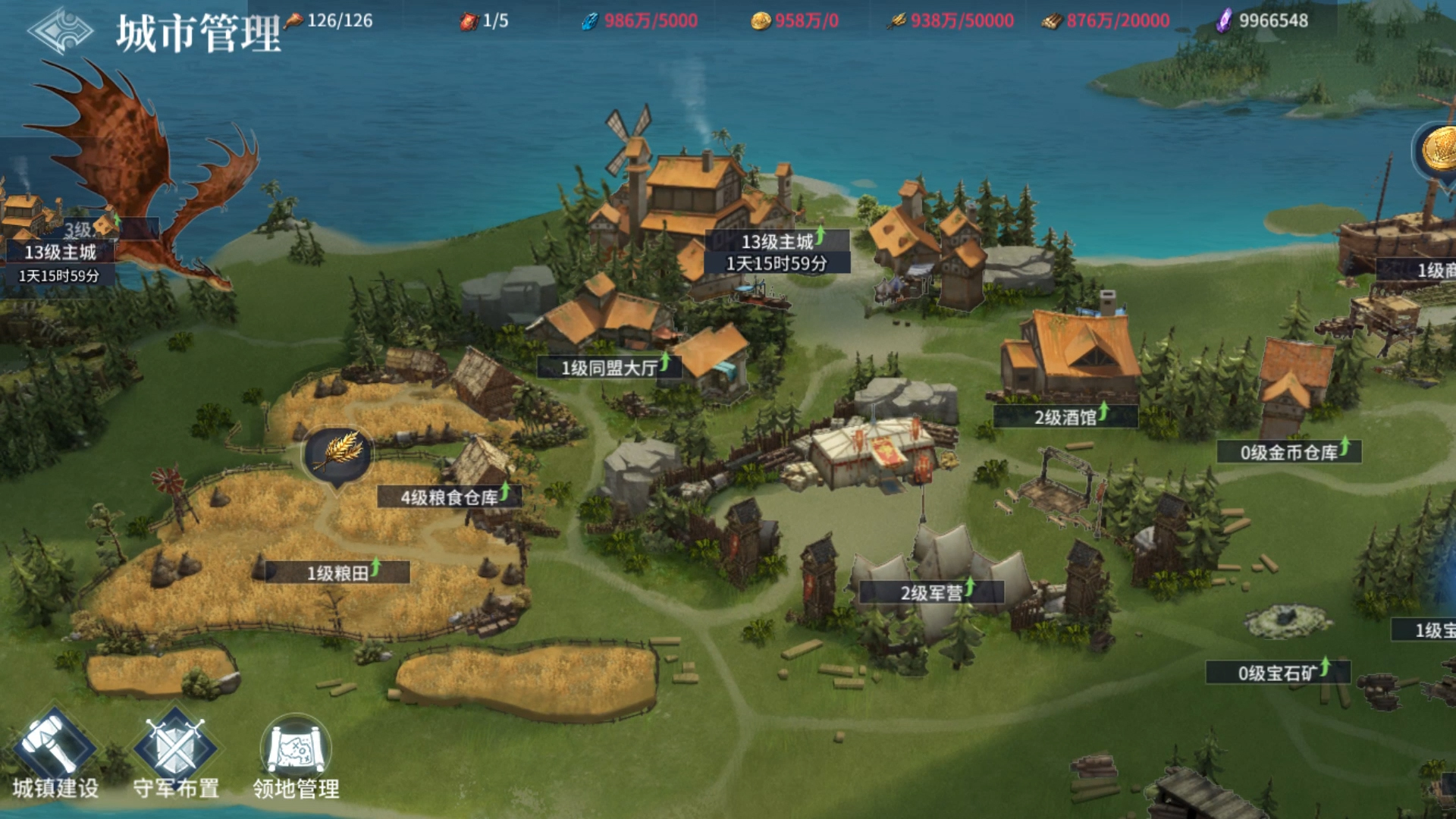Open the left-edge 13级主城 shortcut label

click(60, 253)
